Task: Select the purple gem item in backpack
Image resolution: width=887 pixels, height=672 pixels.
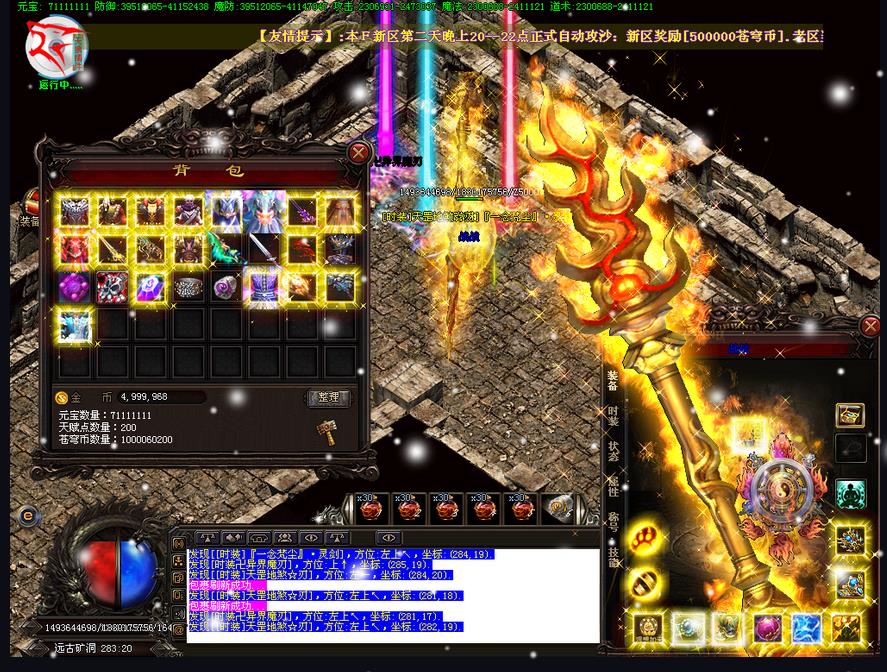Action: pyautogui.click(x=72, y=287)
